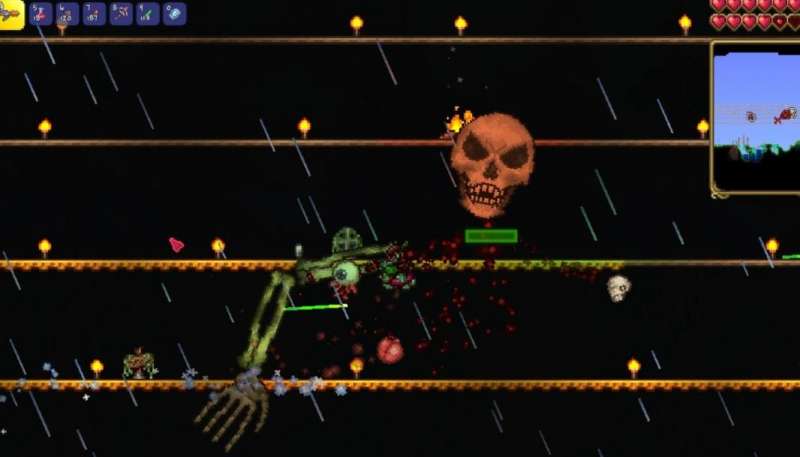Choose hotbar slot number 6
Image resolution: width=800 pixels, height=457 pixels.
pos(68,14)
